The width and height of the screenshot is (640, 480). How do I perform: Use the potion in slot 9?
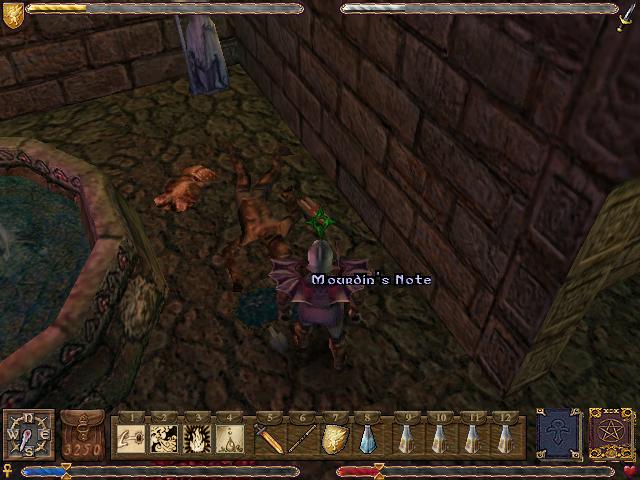click(x=407, y=438)
